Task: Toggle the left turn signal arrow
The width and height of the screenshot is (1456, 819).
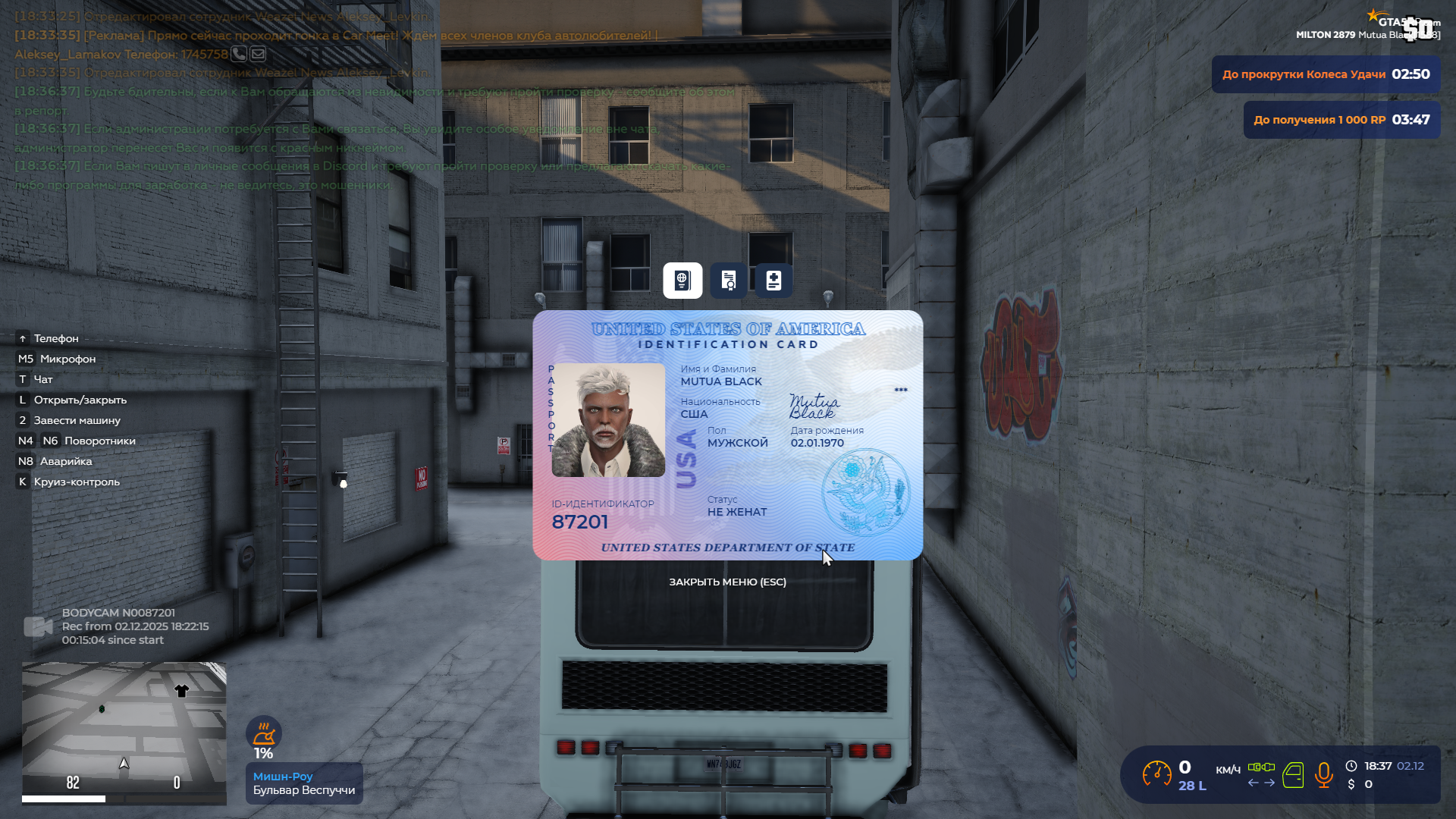Action: pos(1253,782)
